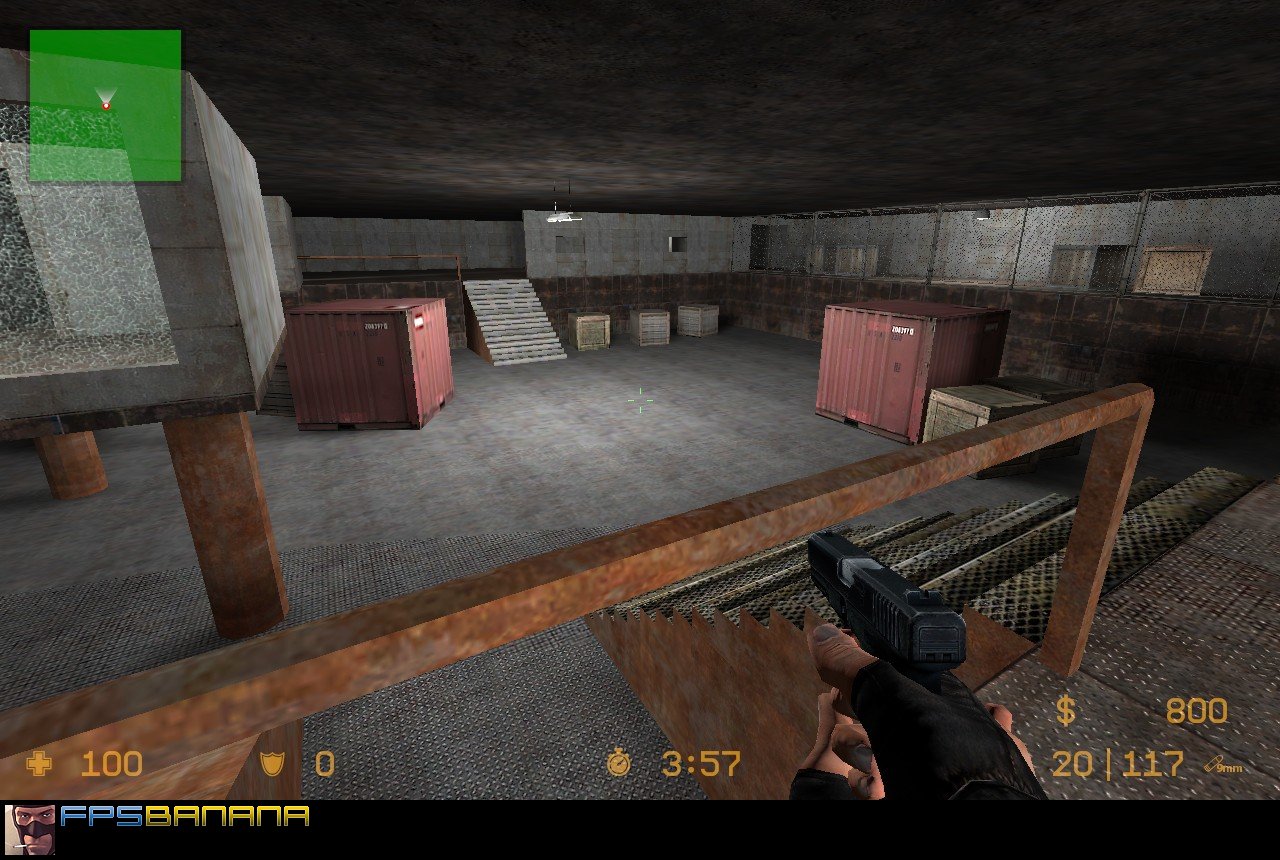The image size is (1280, 860).
Task: Click the dollar sign icon near the money counter
Action: [1068, 710]
